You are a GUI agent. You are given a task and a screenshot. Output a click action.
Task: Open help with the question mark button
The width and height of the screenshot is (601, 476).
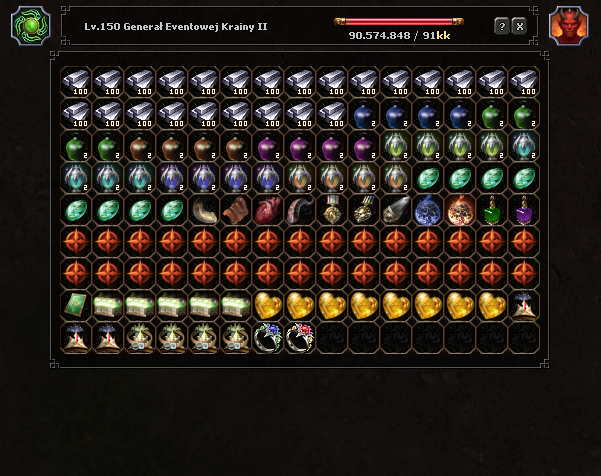pyautogui.click(x=502, y=26)
